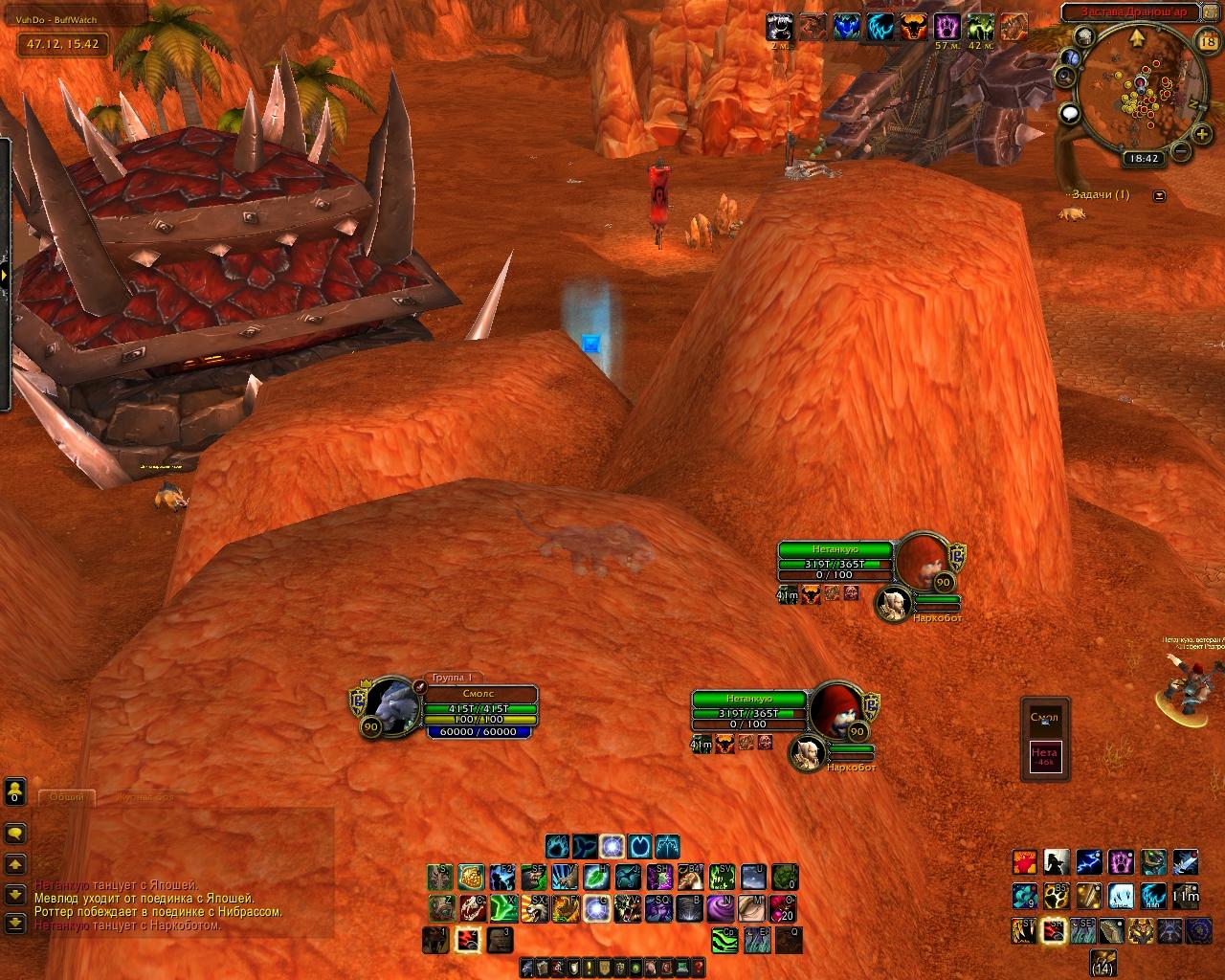Open the chat speech bubble button on minimap
The height and width of the screenshot is (980, 1225).
[1070, 114]
